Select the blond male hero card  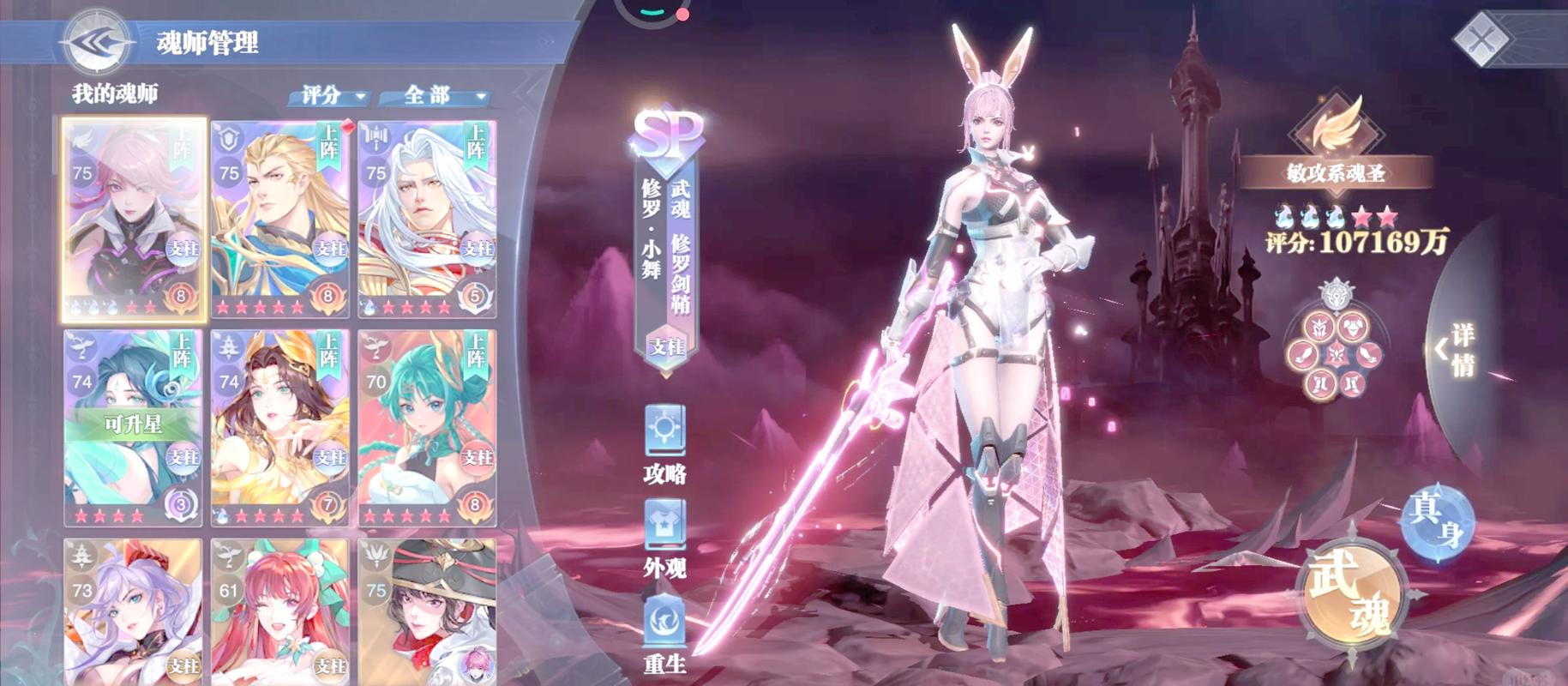[x=280, y=219]
